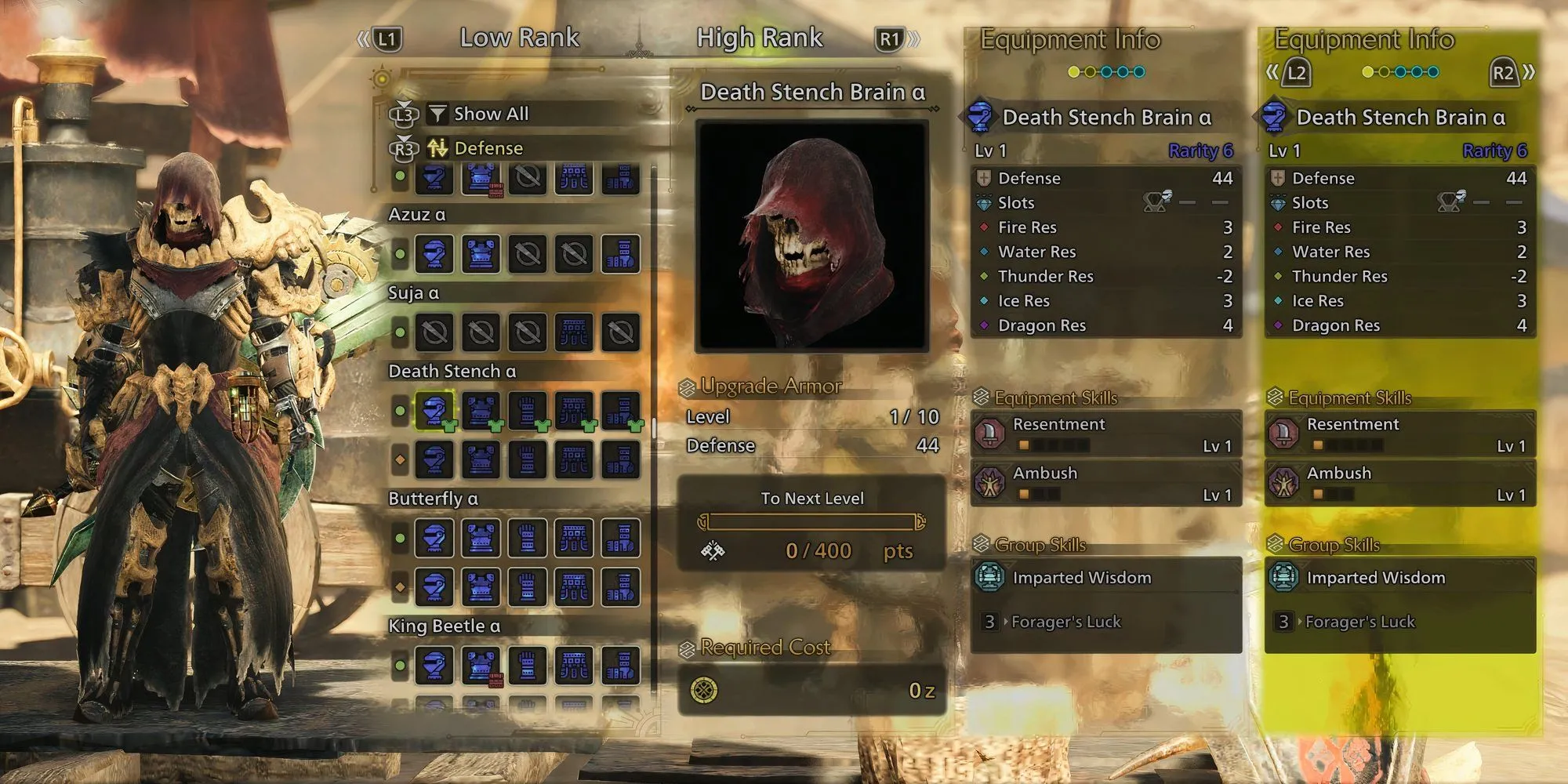Switch to the High Rank tab
The height and width of the screenshot is (784, 1568).
click(759, 38)
